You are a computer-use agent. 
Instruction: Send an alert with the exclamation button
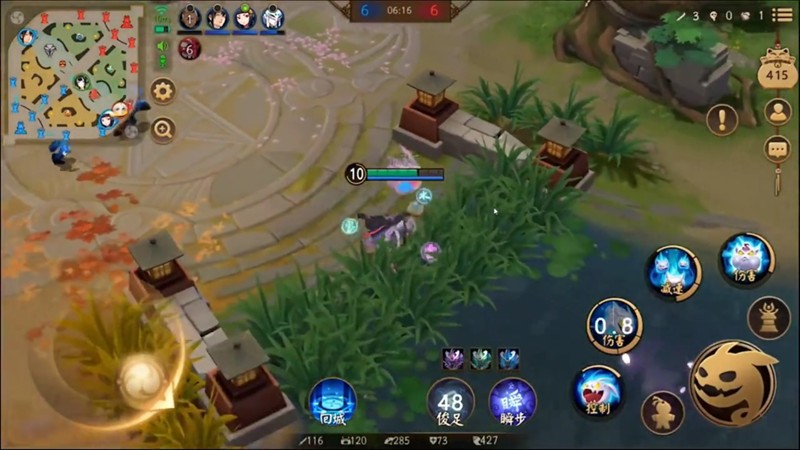(721, 120)
